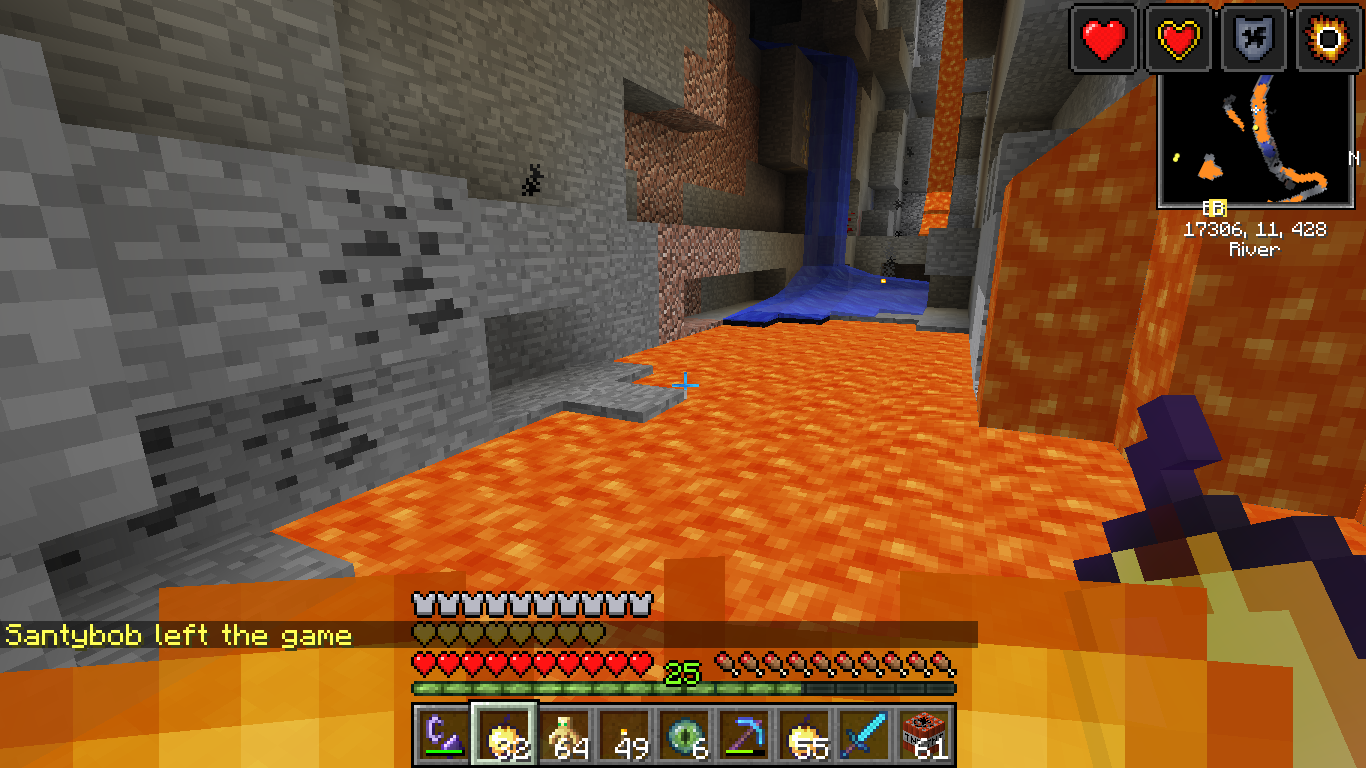This screenshot has height=768, width=1366.
Task: Click the solid red heart effect icon
Action: click(x=1104, y=39)
